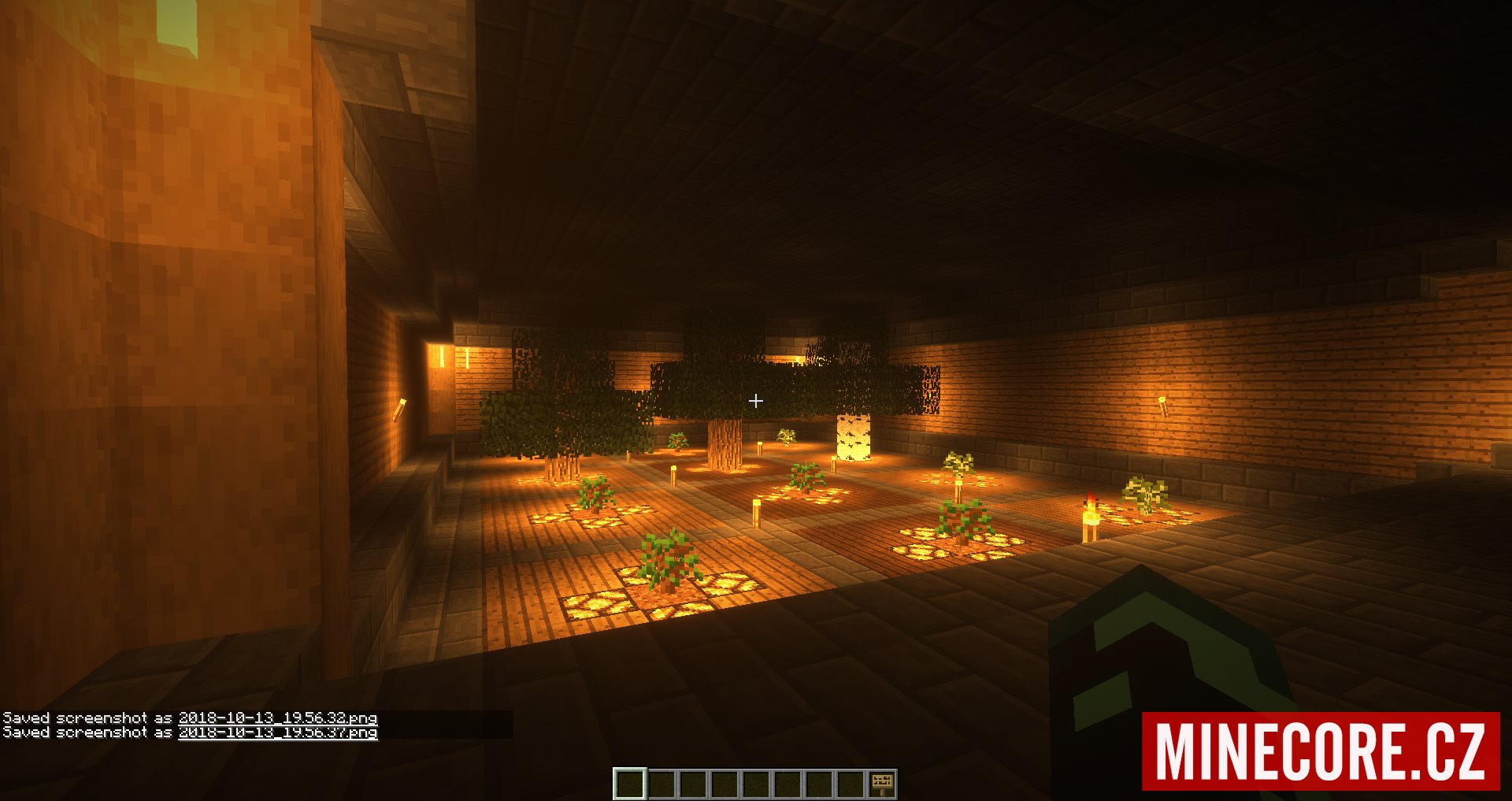The height and width of the screenshot is (801, 1512).
Task: Click the highlighted selected hotbar slot
Action: click(x=630, y=784)
